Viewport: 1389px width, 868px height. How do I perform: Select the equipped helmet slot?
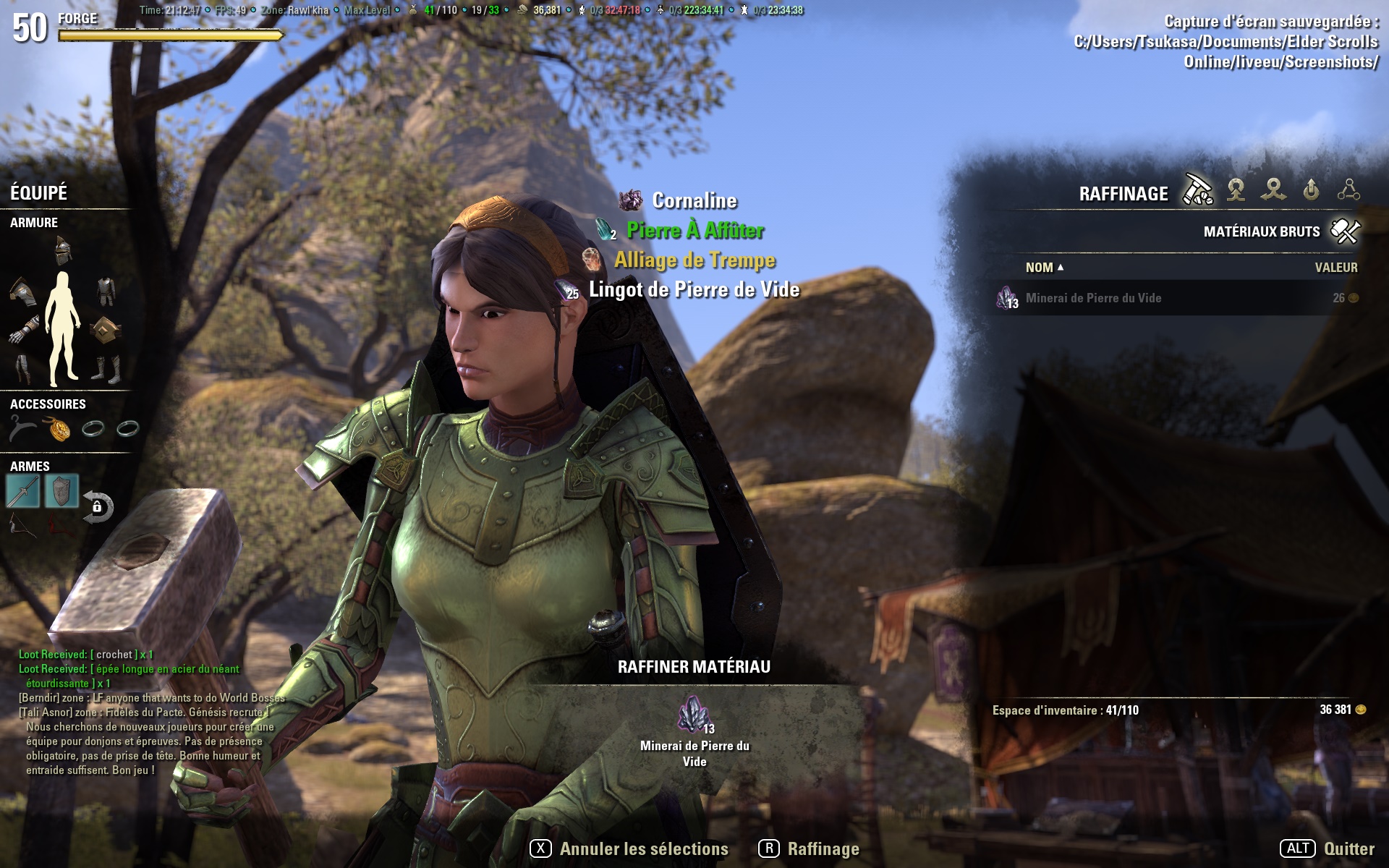tap(64, 251)
